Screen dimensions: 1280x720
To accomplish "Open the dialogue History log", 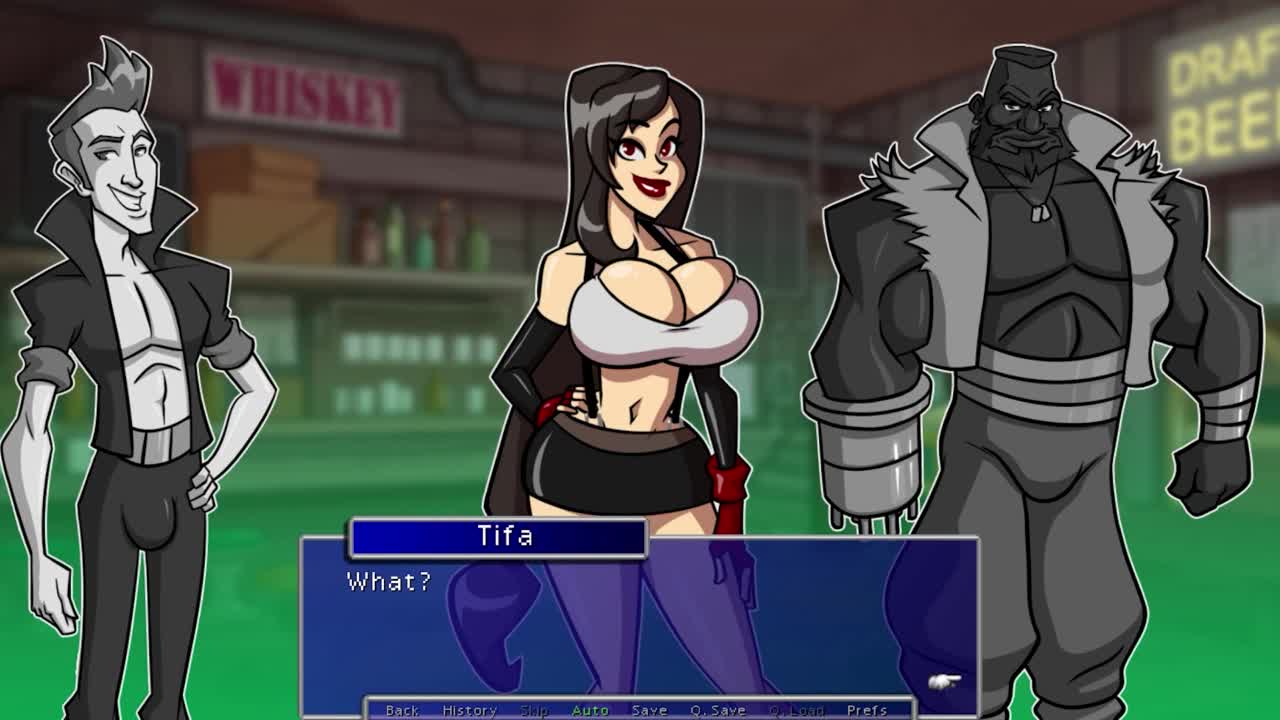I will (469, 710).
